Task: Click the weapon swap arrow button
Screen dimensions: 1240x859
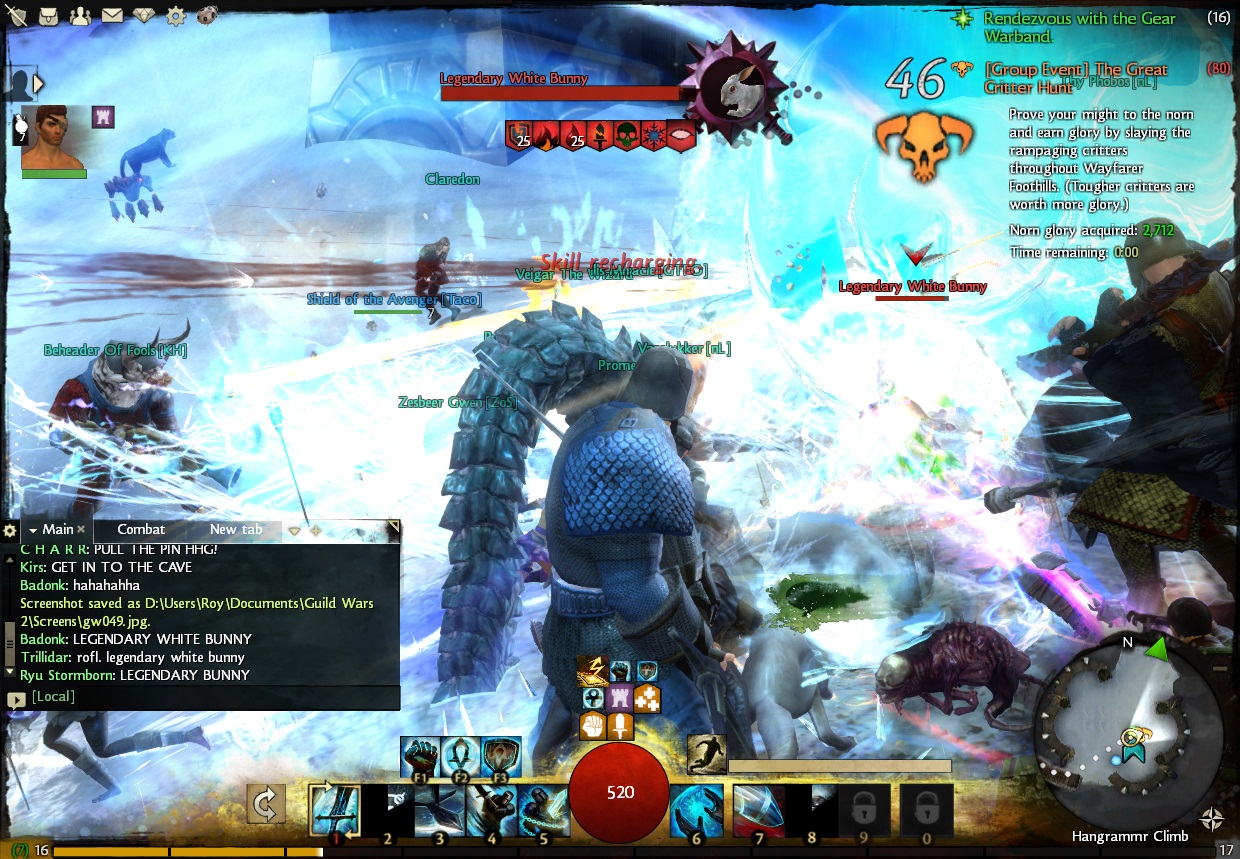Action: [x=266, y=804]
